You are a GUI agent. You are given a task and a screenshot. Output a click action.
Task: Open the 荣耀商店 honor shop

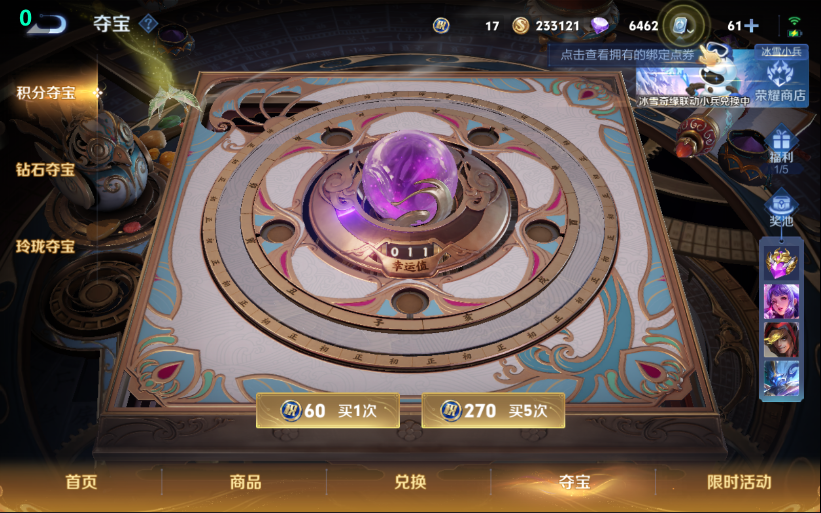(x=780, y=82)
